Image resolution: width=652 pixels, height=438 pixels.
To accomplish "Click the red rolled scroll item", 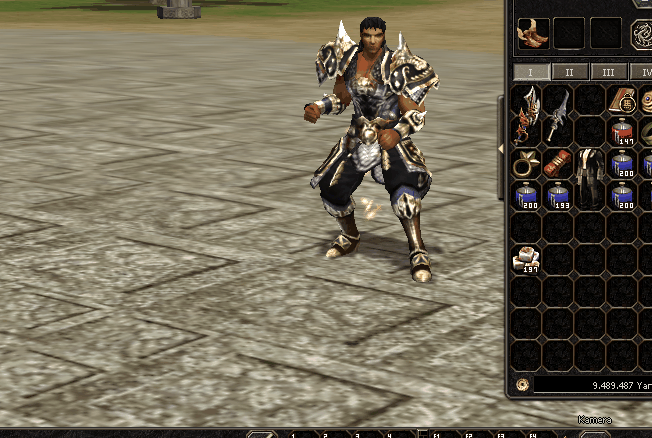I will [x=558, y=163].
